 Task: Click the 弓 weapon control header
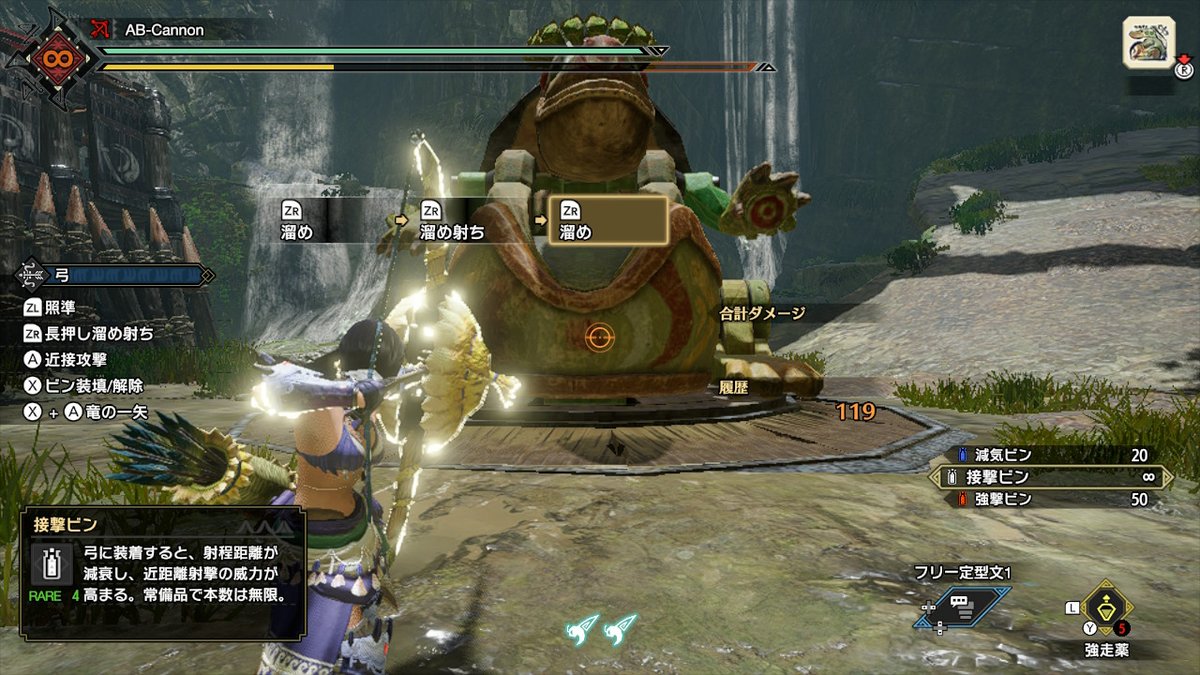(115, 274)
